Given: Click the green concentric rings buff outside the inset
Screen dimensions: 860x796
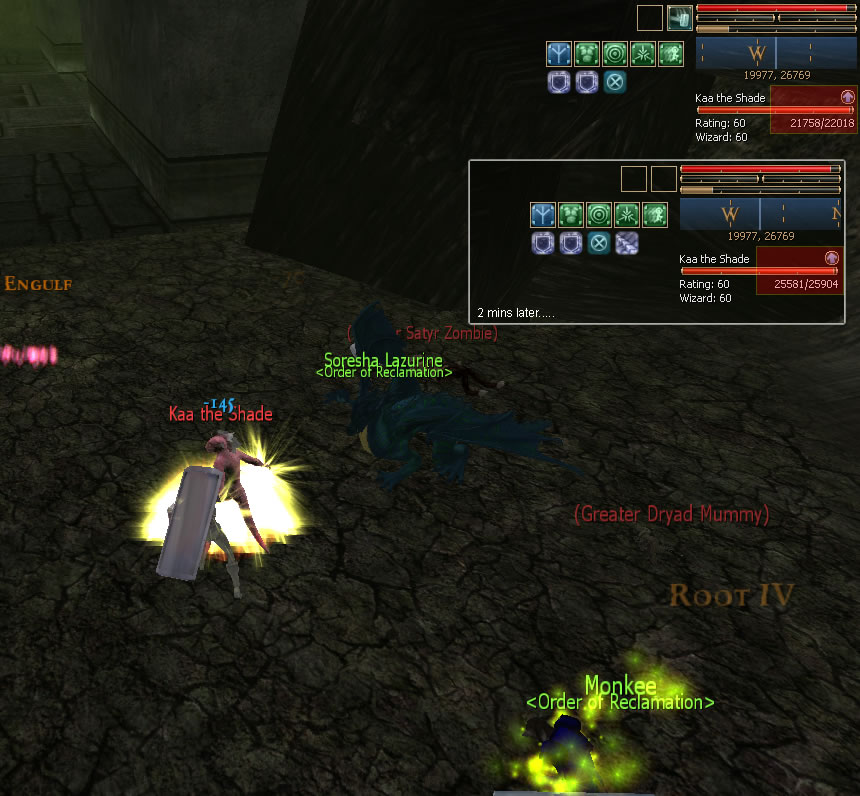Looking at the screenshot, I should (x=615, y=53).
